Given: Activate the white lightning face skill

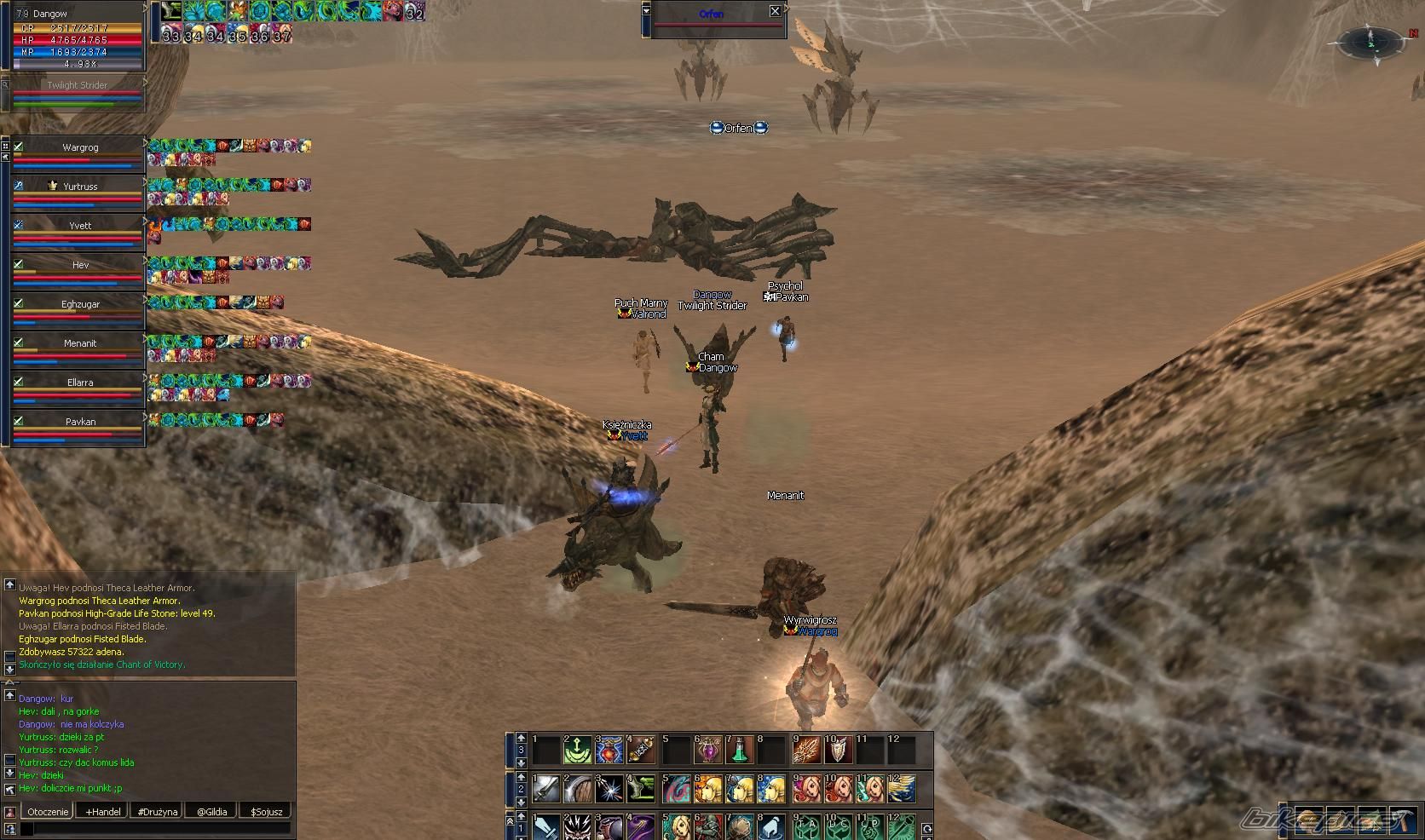Looking at the screenshot, I should pos(578,826).
